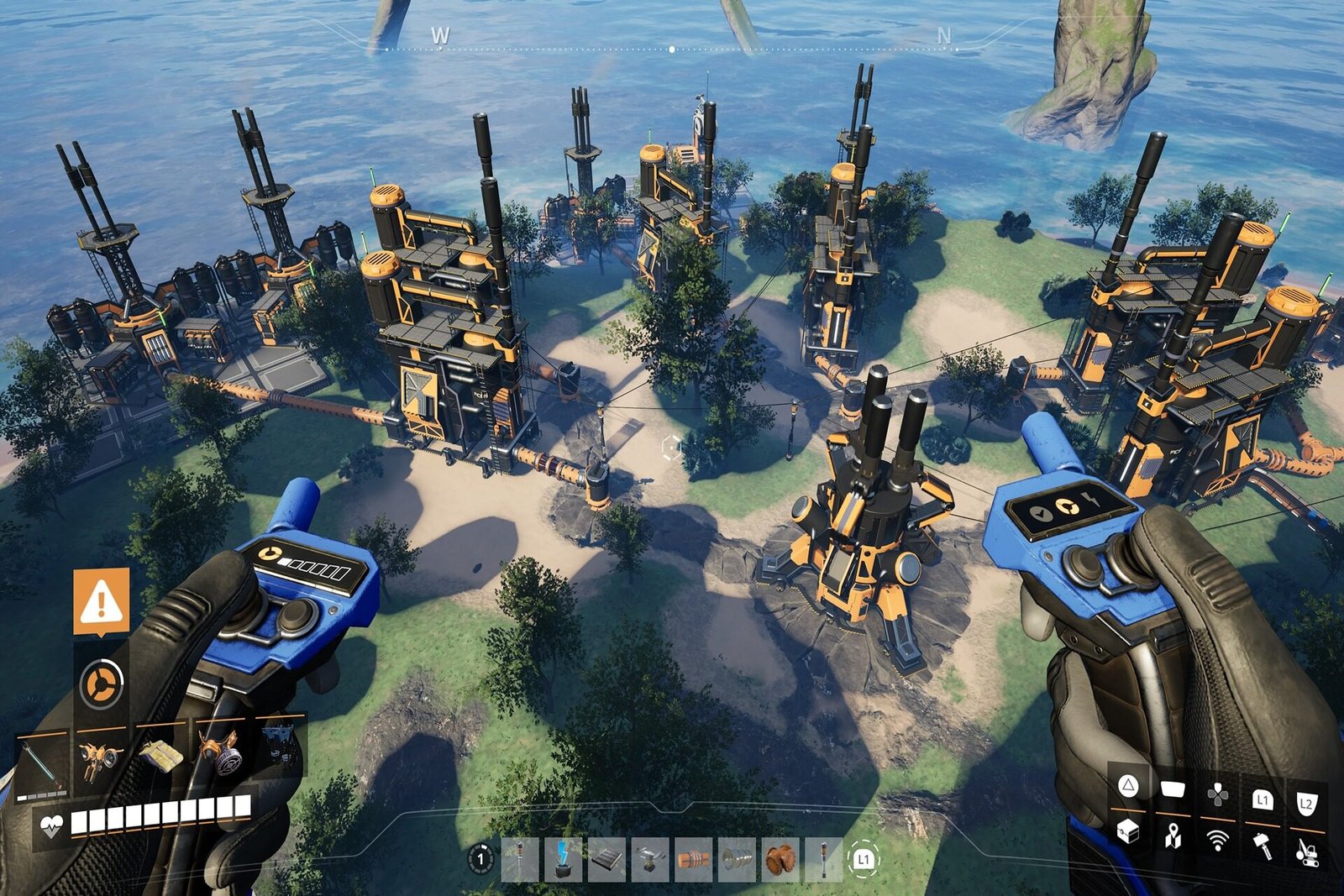Pick the gas mask equipment slot
This screenshot has width=1344, height=896.
pyautogui.click(x=220, y=754)
